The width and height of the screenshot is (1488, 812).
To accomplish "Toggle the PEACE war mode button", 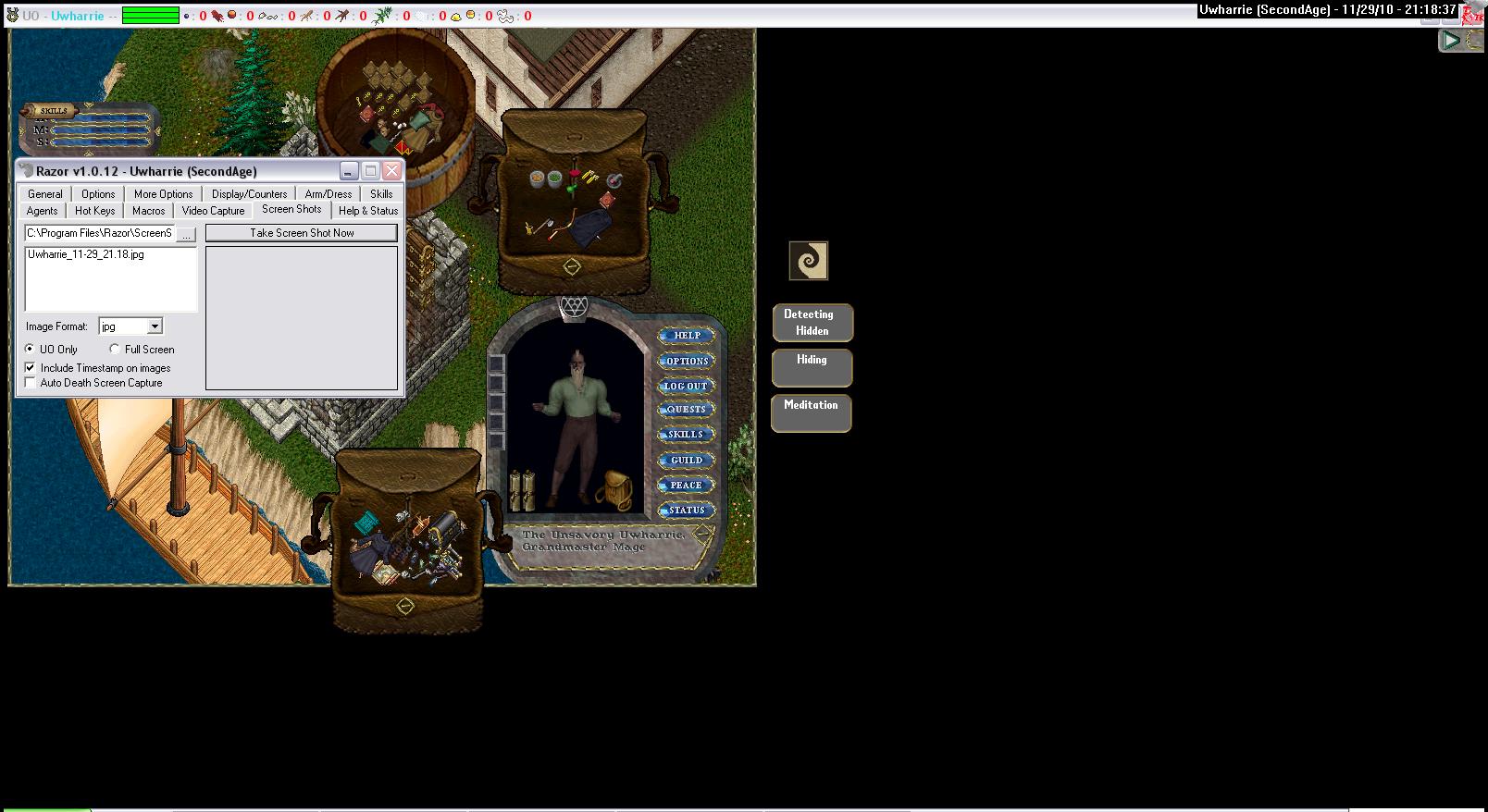I will 687,486.
